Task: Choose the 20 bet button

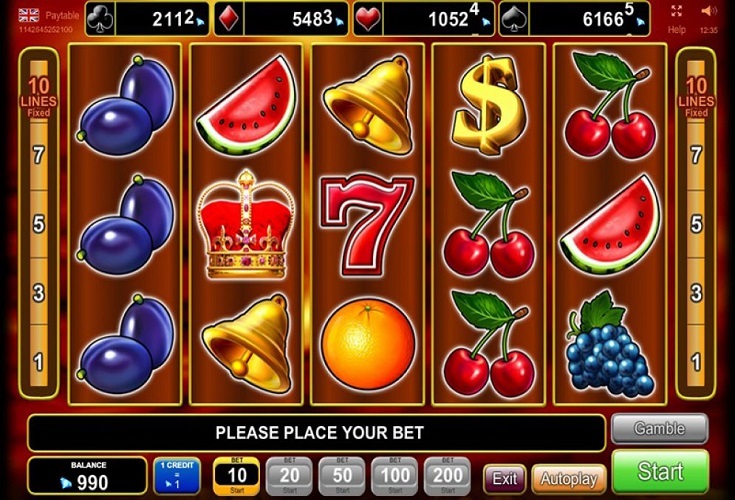Action: (288, 475)
